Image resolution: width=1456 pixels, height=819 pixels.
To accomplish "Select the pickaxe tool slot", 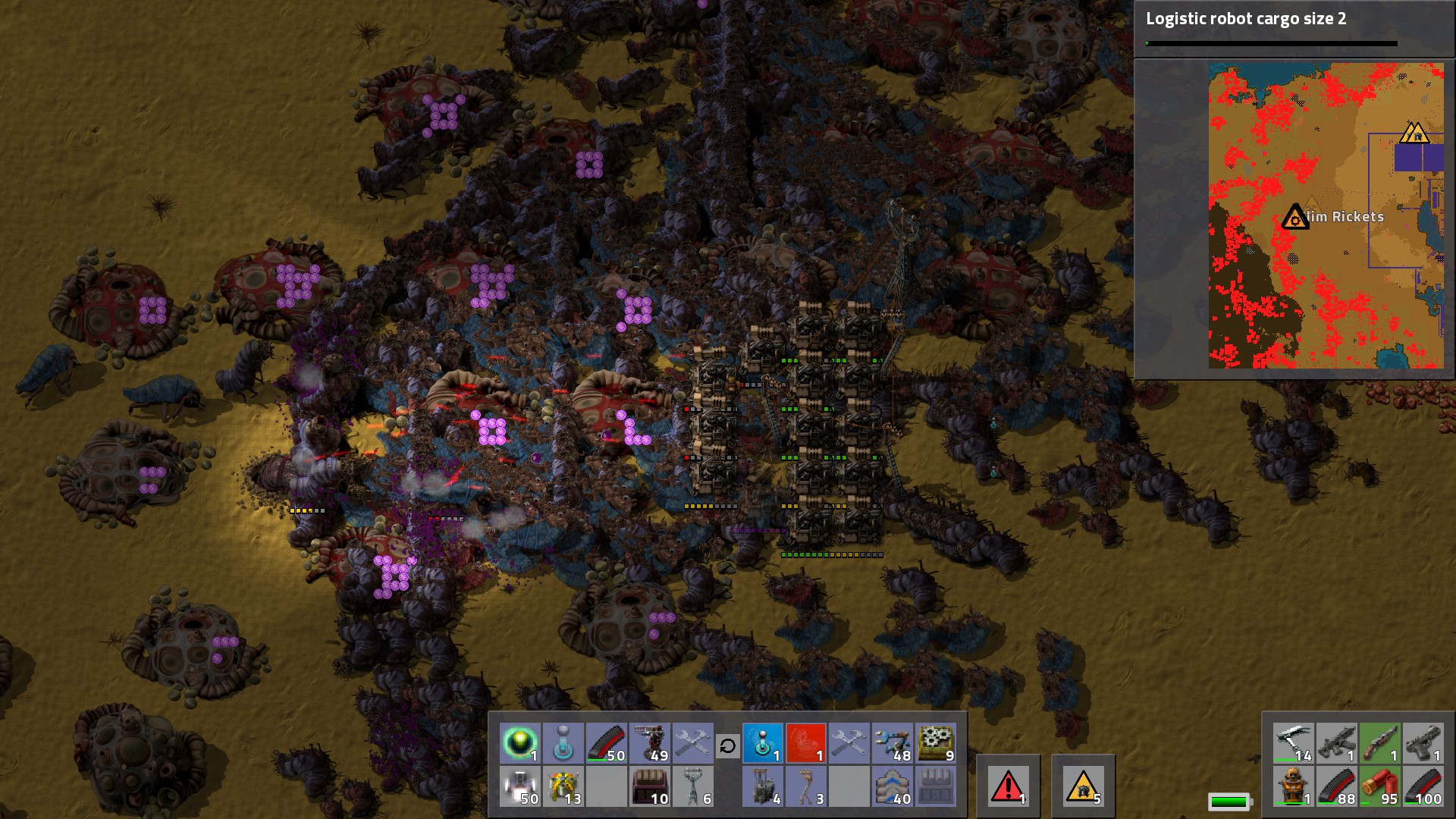I will click(1294, 743).
